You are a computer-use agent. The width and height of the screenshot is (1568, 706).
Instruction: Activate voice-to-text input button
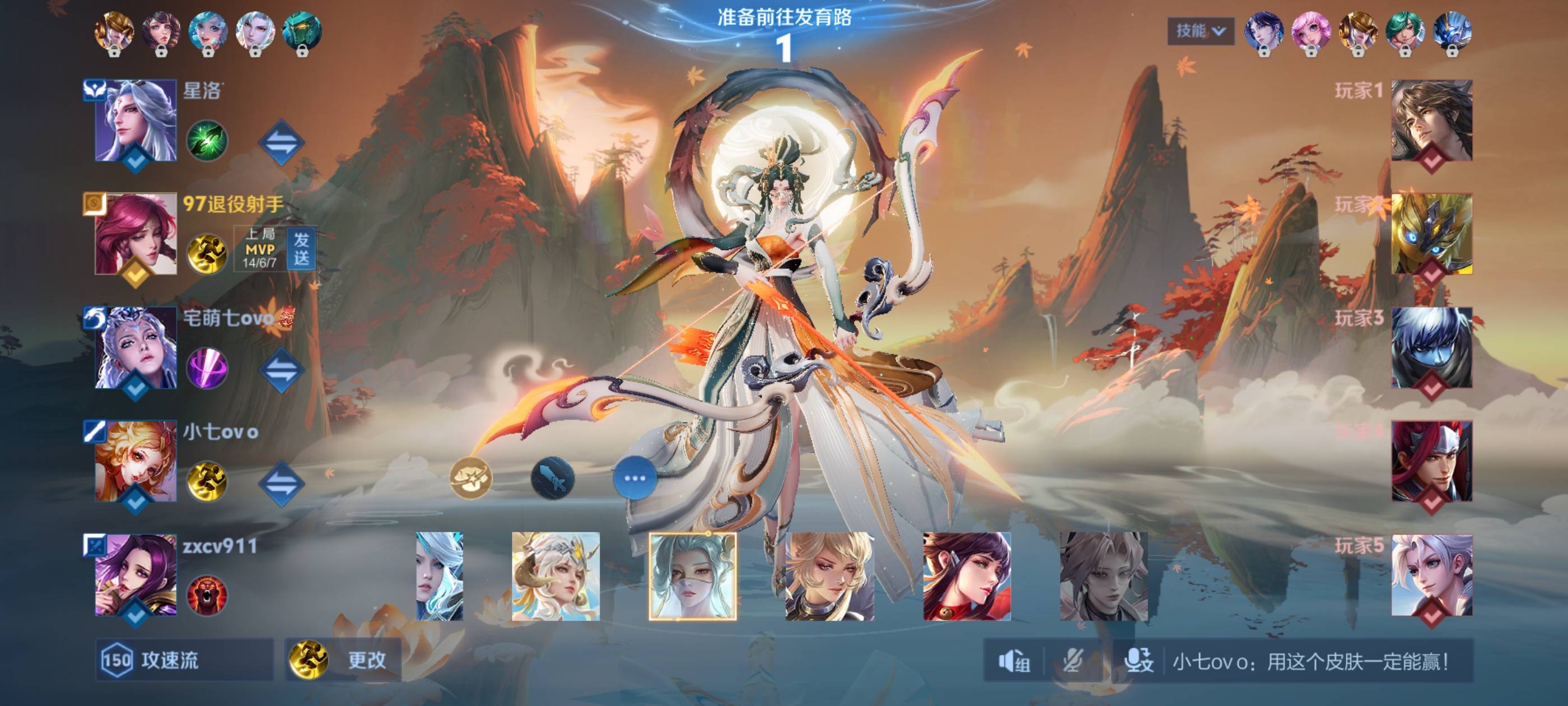click(1138, 661)
